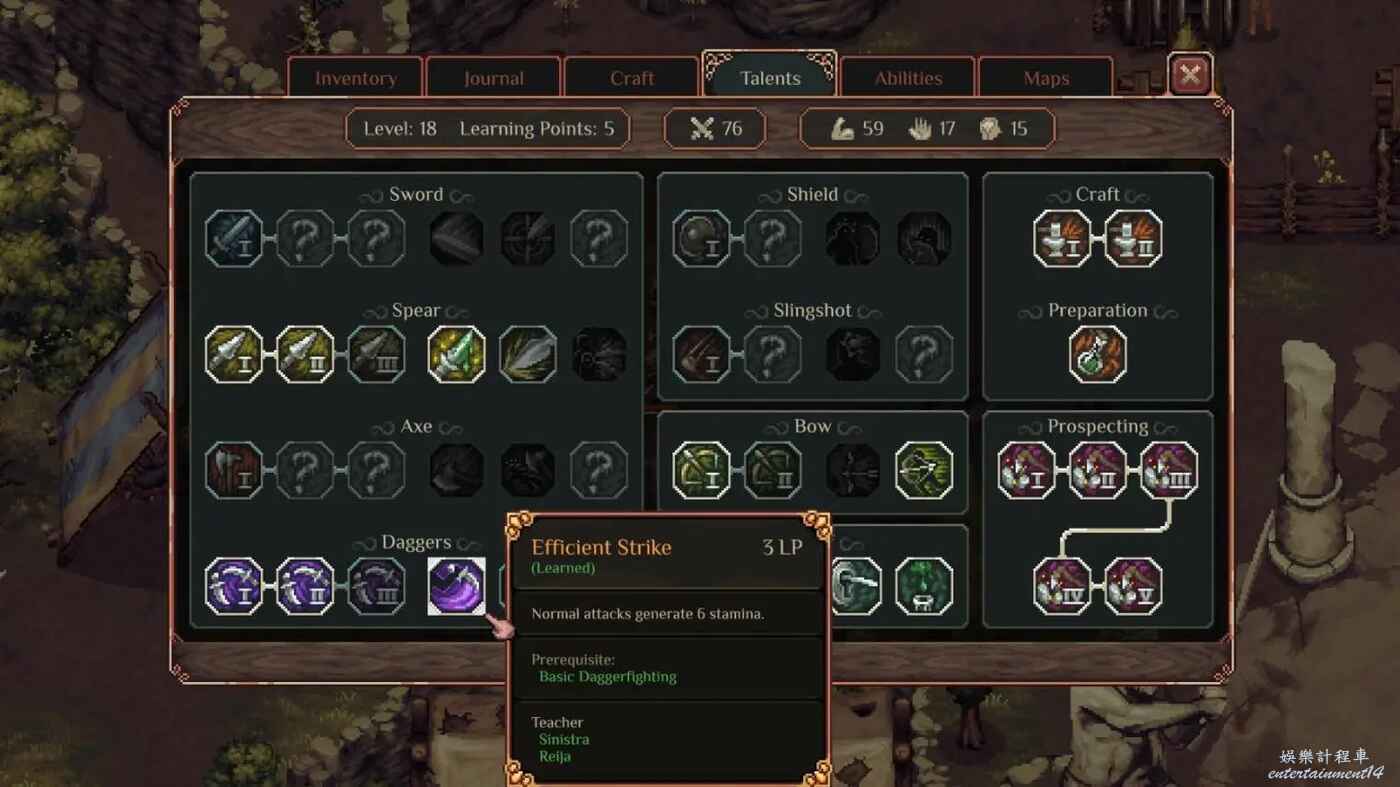Select the Craft II anvil talent
This screenshot has width=1400, height=787.
(x=1133, y=238)
